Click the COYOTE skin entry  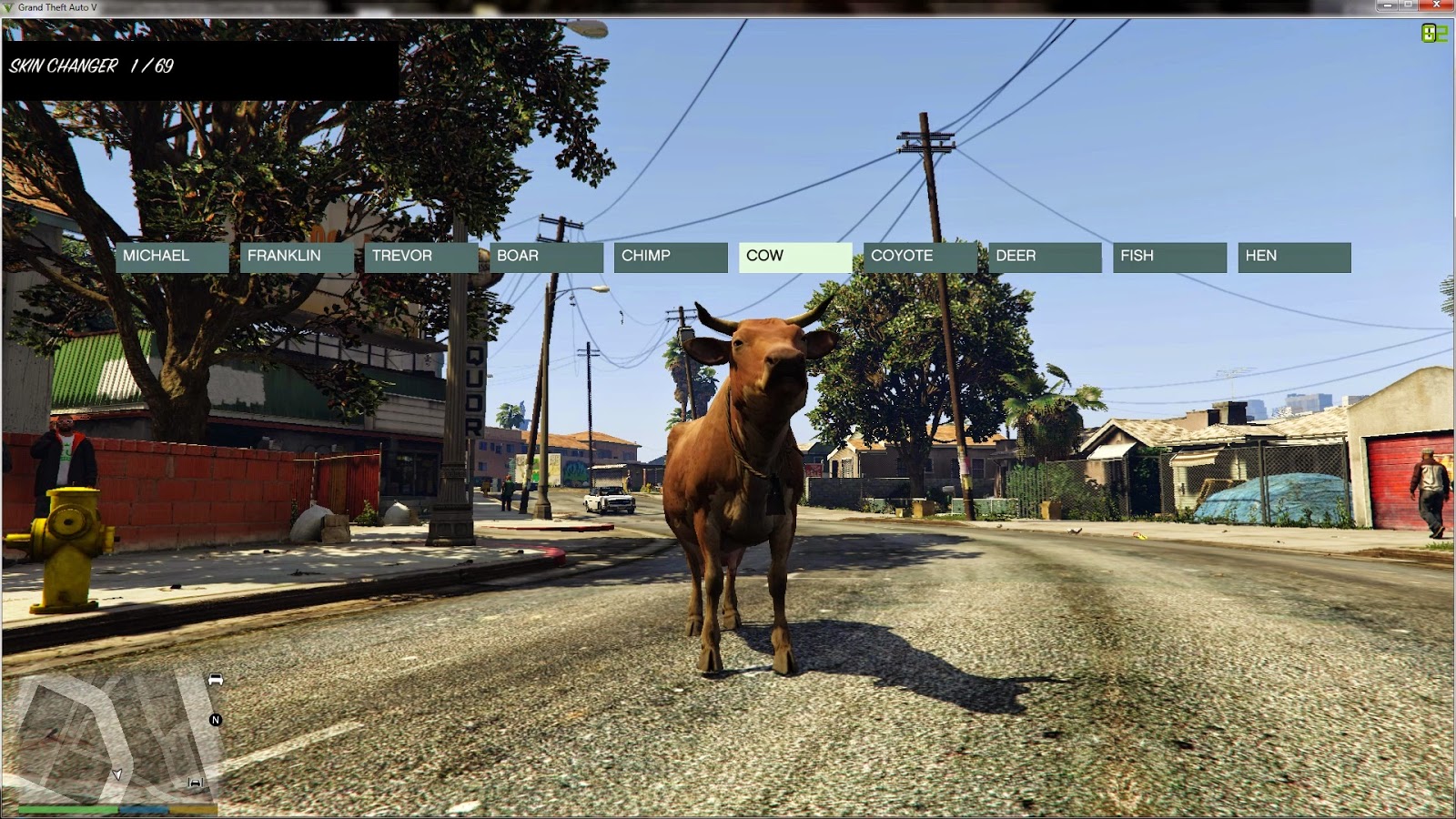point(918,256)
